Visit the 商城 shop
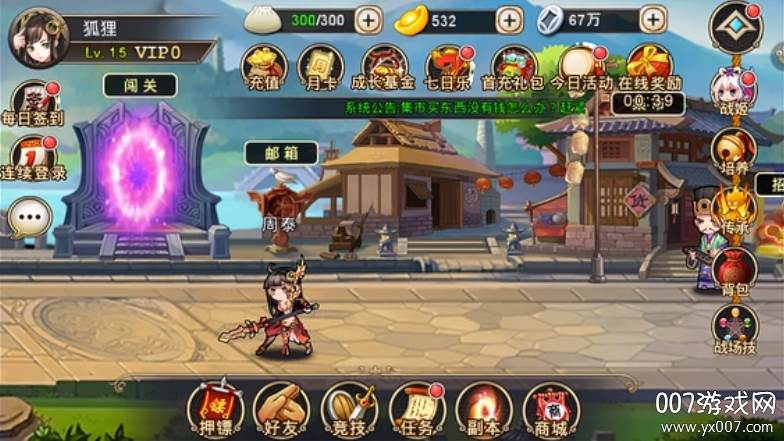The image size is (784, 441). [551, 409]
